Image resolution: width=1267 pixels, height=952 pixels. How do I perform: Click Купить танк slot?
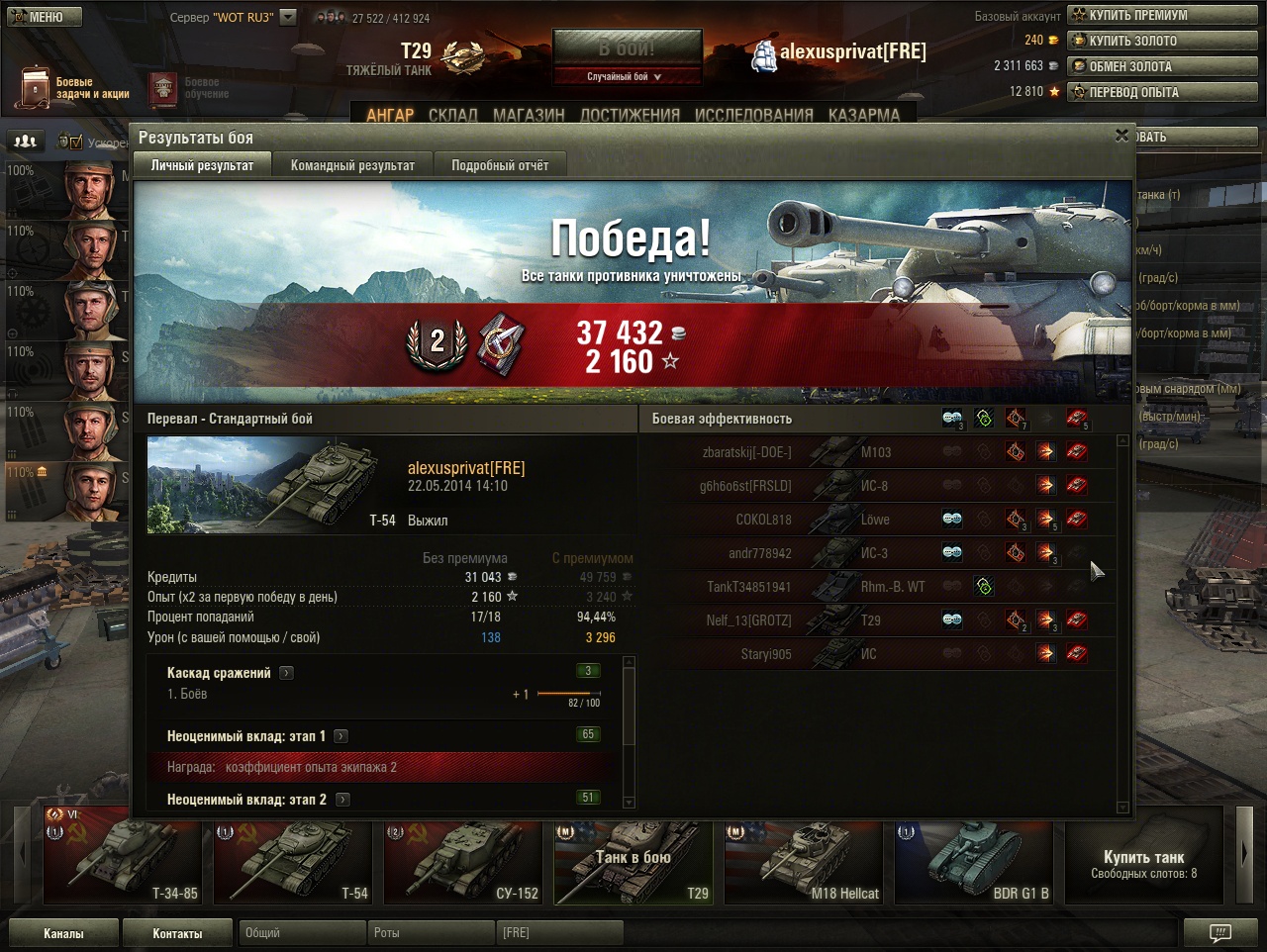(1143, 862)
